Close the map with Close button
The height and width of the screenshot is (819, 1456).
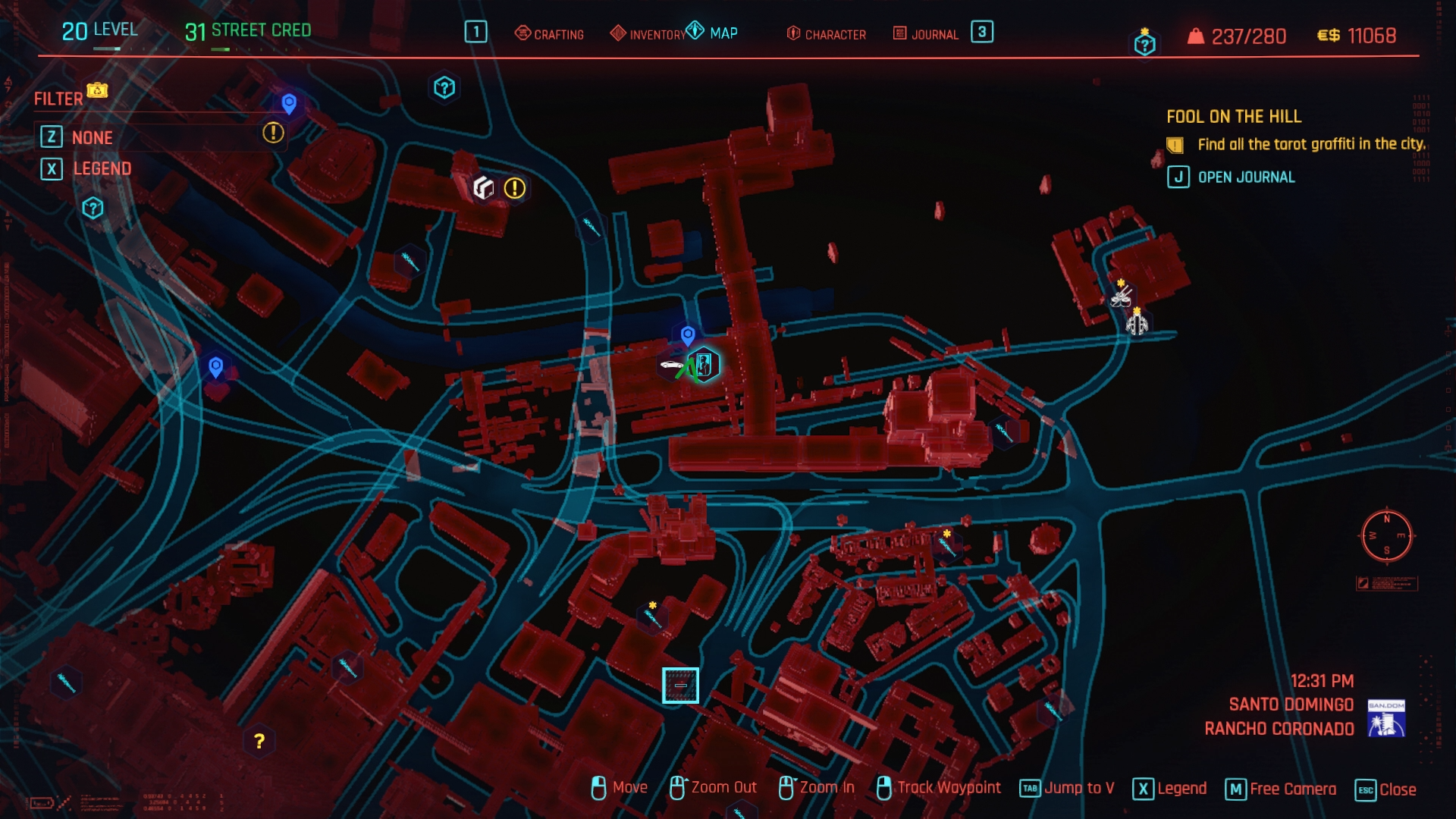(x=1386, y=789)
